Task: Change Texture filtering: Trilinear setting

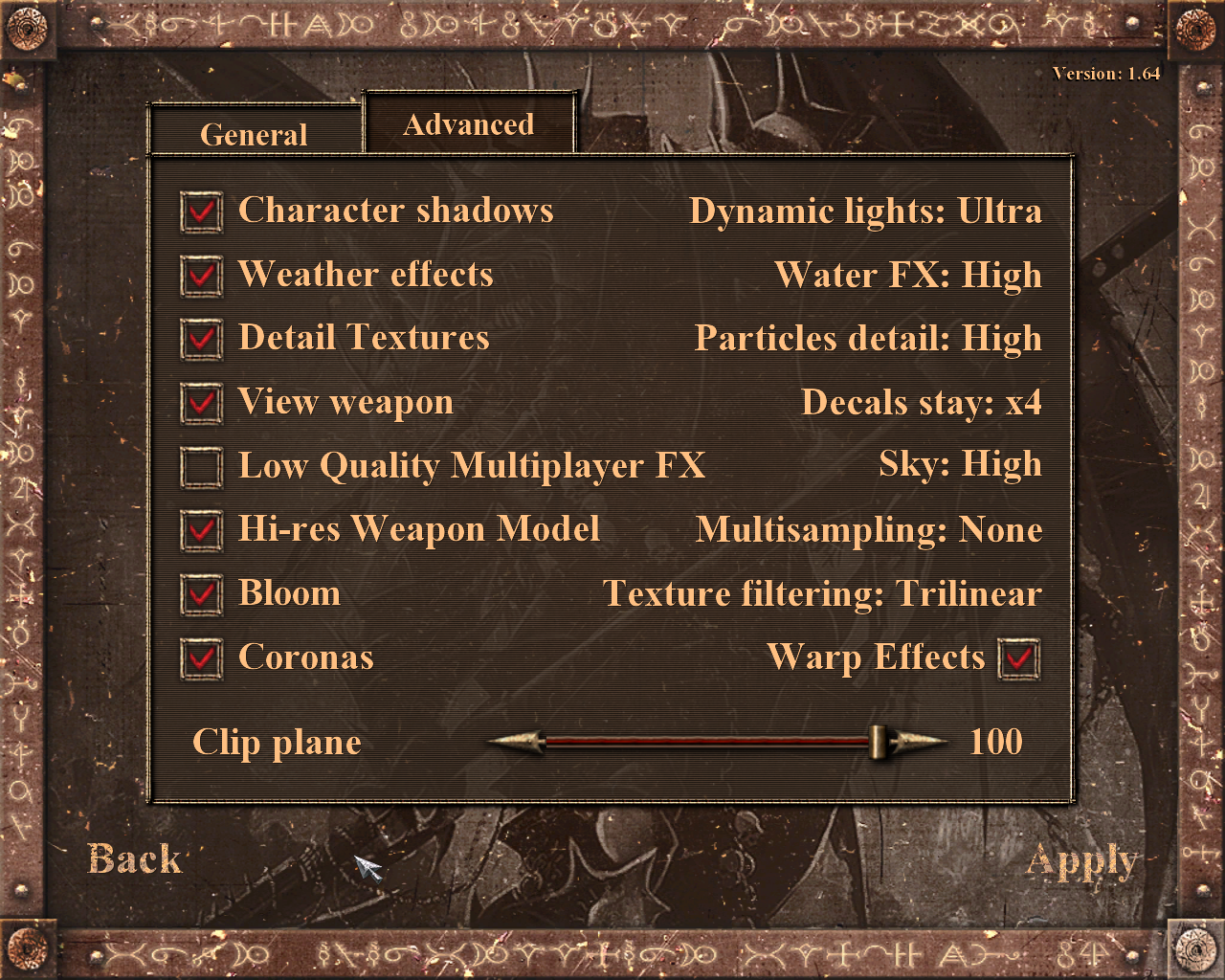Action: [822, 594]
